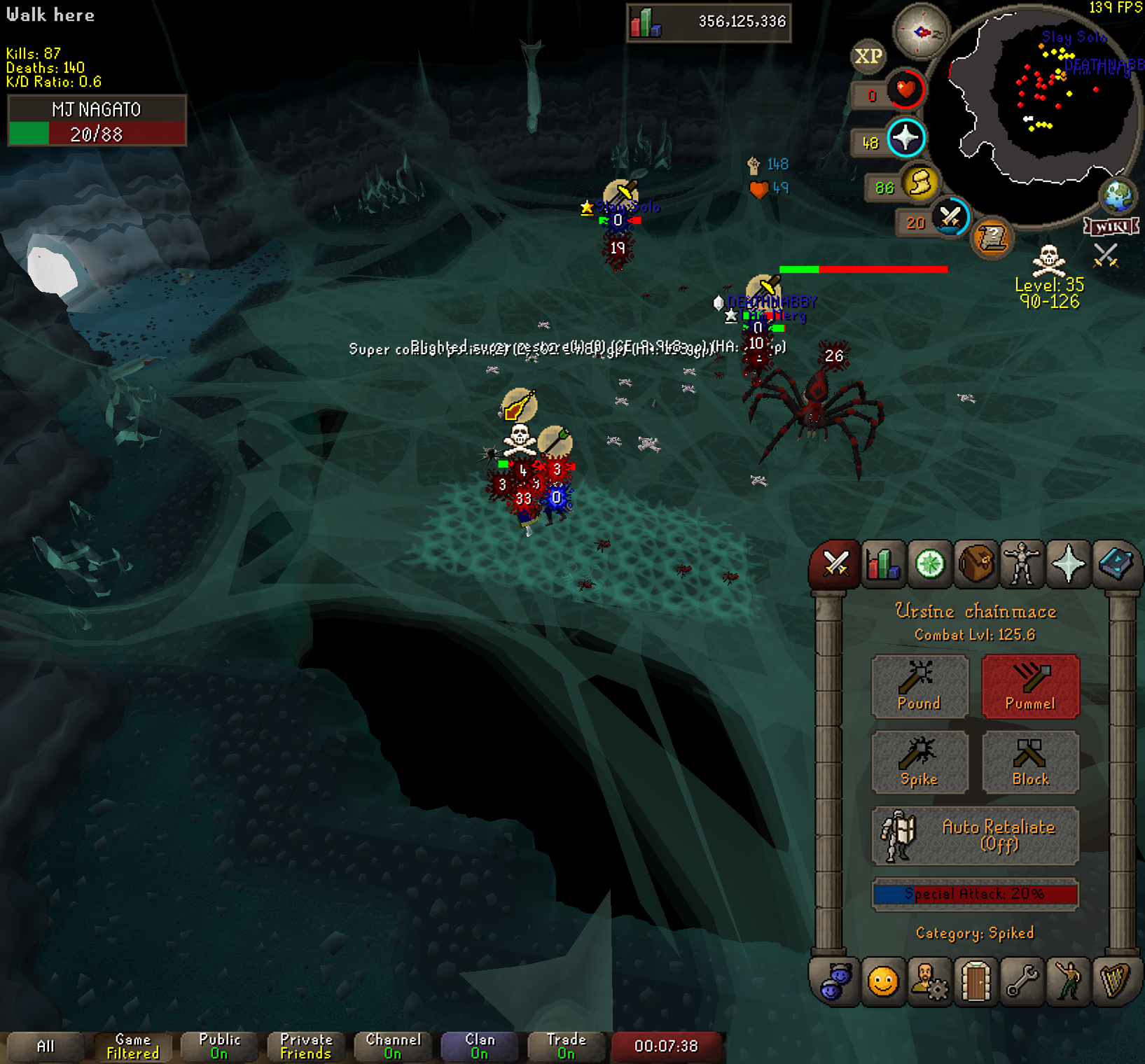Image resolution: width=1145 pixels, height=1064 pixels.
Task: Open the Skills tab
Action: click(883, 563)
